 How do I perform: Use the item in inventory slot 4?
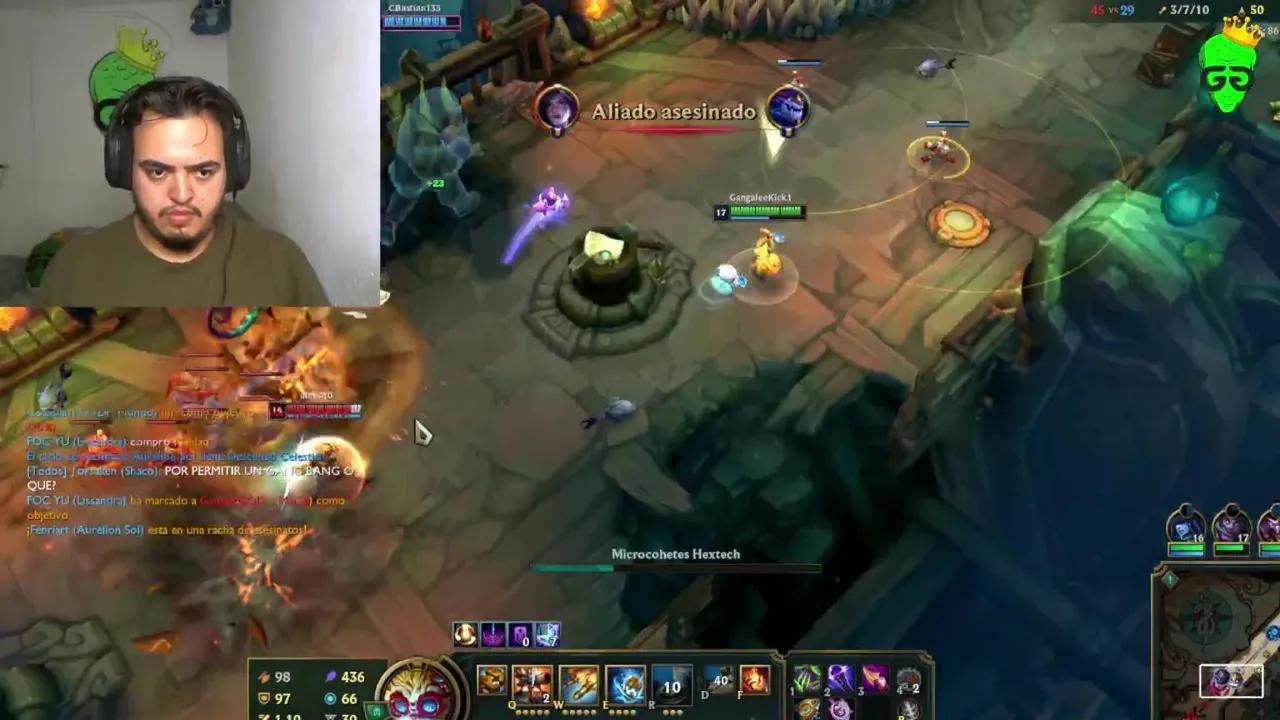pos(908,678)
